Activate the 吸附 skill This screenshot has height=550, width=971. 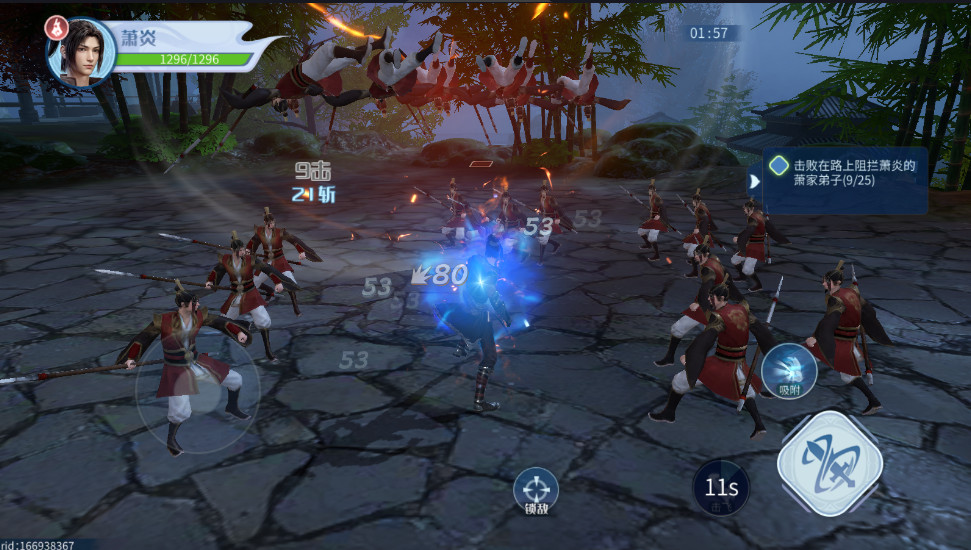(789, 373)
